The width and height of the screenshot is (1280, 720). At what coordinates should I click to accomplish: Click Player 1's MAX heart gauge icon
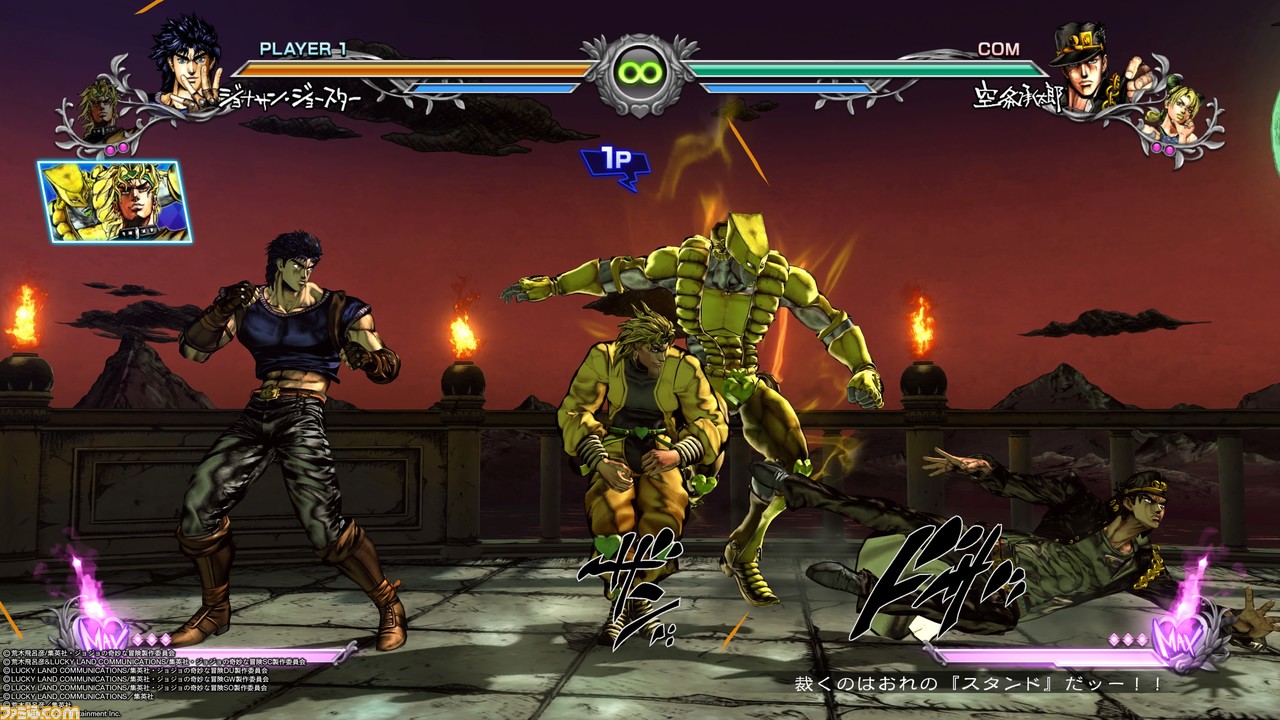pos(105,632)
